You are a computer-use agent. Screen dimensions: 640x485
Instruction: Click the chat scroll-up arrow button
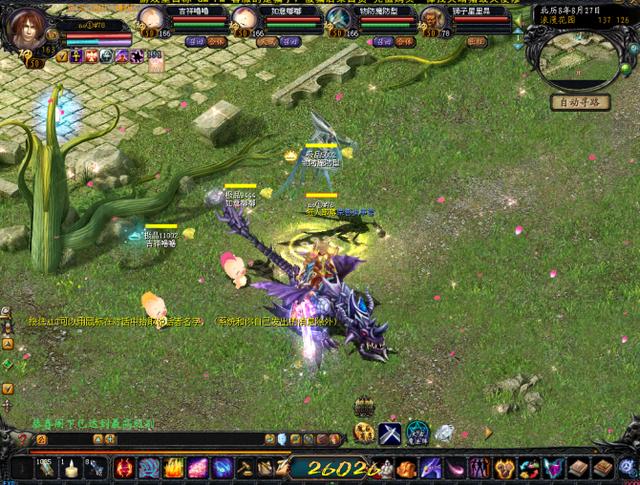click(x=8, y=341)
